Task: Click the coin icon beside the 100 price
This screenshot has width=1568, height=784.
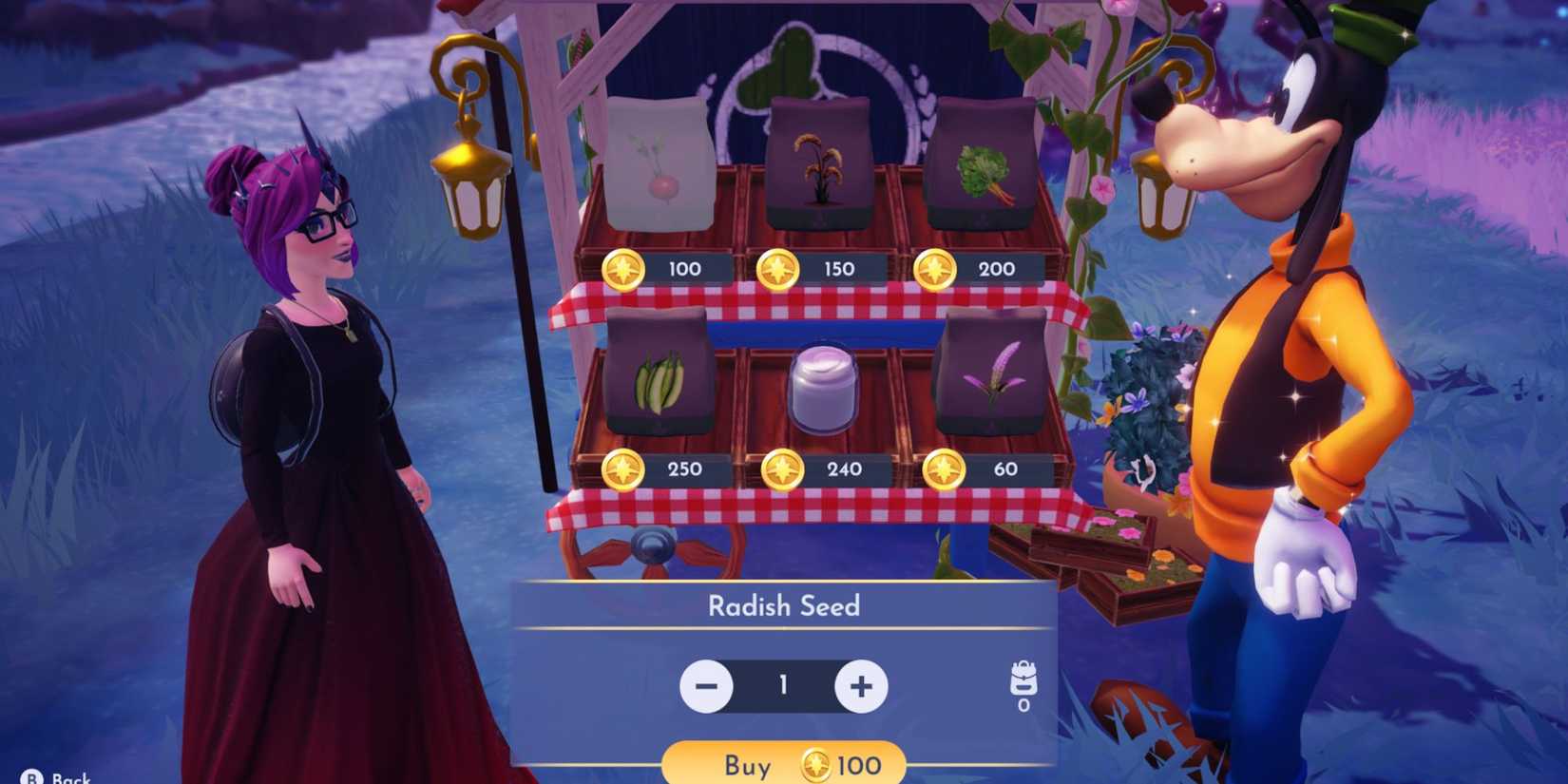Action: pyautogui.click(x=623, y=269)
